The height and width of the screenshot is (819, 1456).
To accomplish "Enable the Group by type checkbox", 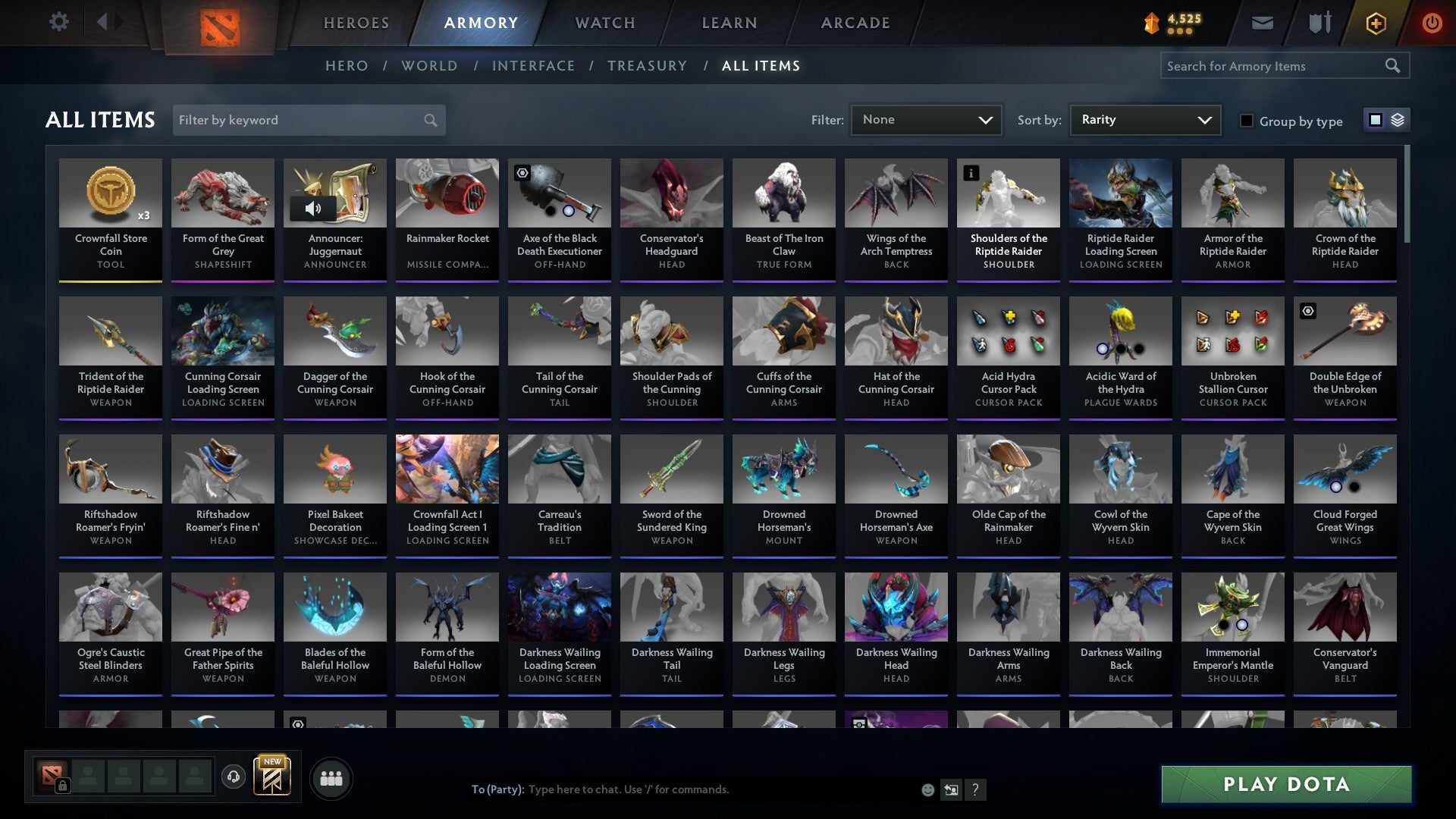I will (x=1247, y=120).
